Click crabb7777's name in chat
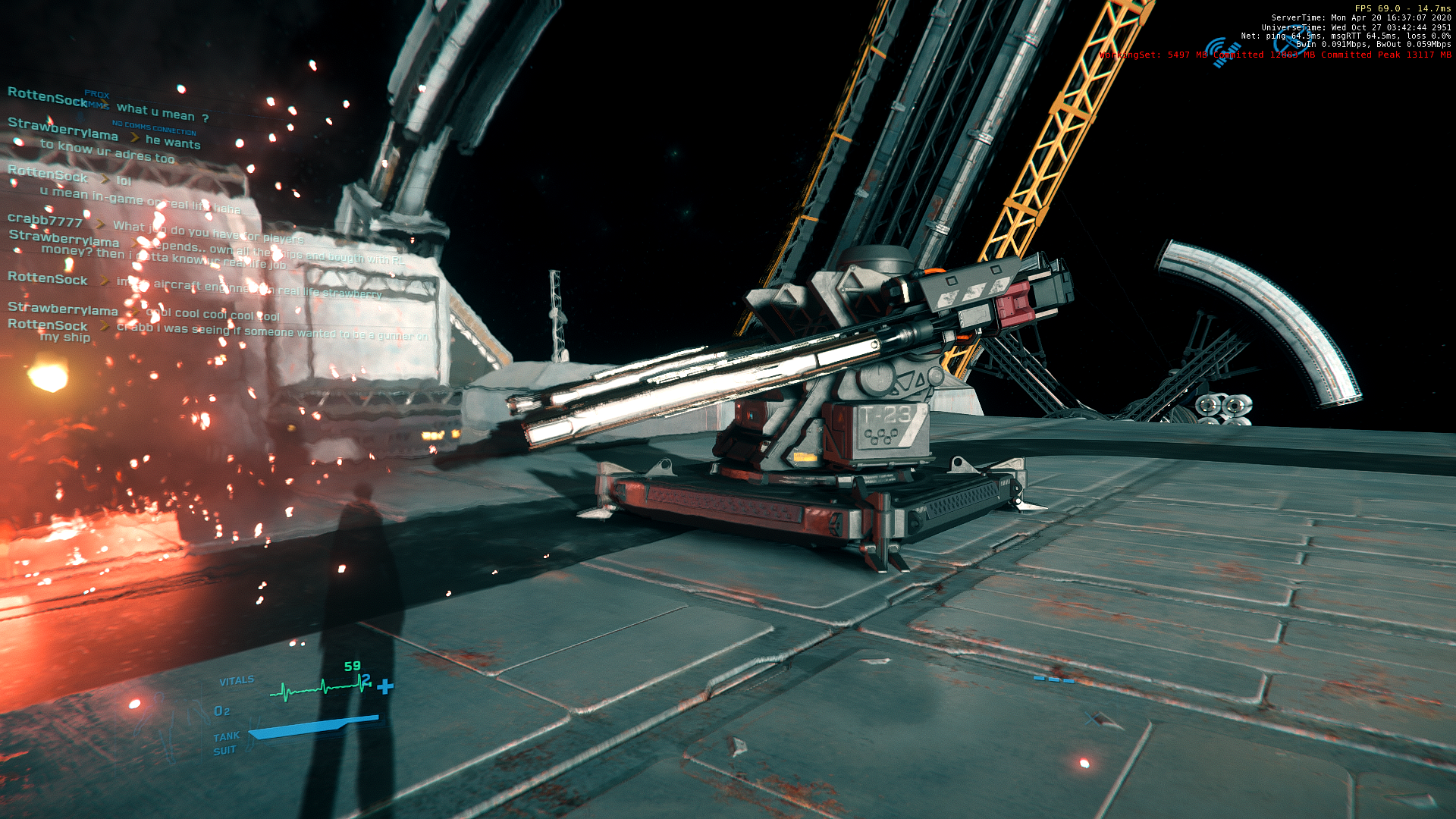The height and width of the screenshot is (819, 1456). coord(45,221)
